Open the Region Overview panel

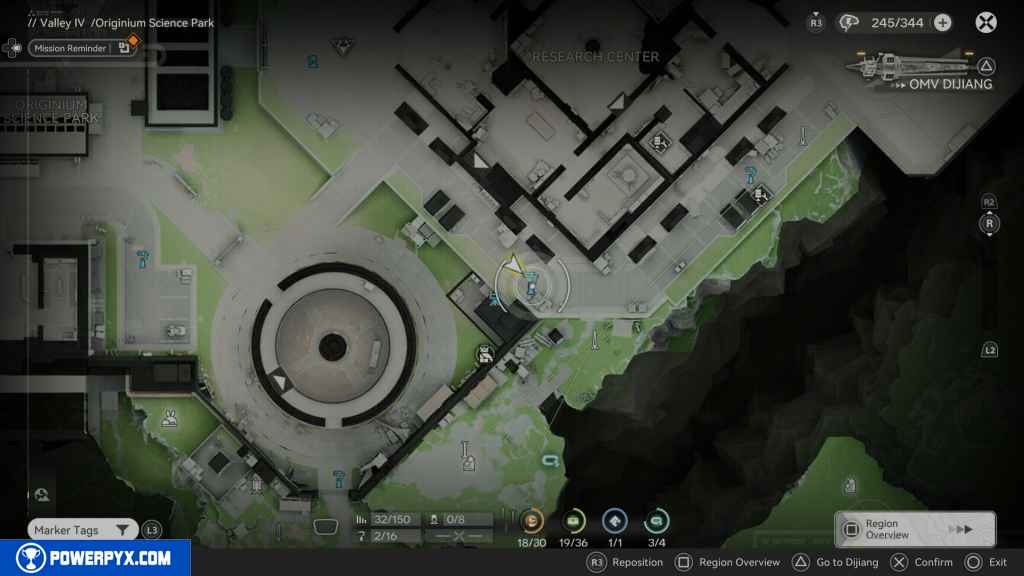pyautogui.click(x=914, y=529)
